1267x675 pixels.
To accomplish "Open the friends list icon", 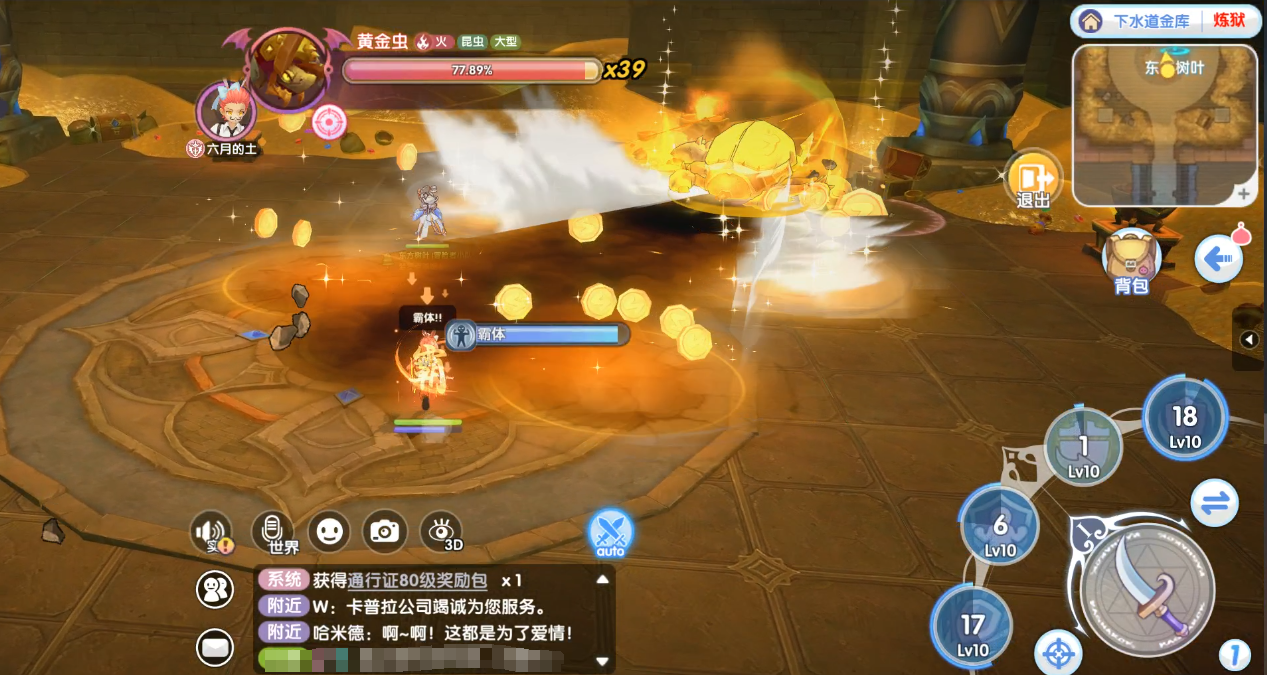I will tap(215, 589).
